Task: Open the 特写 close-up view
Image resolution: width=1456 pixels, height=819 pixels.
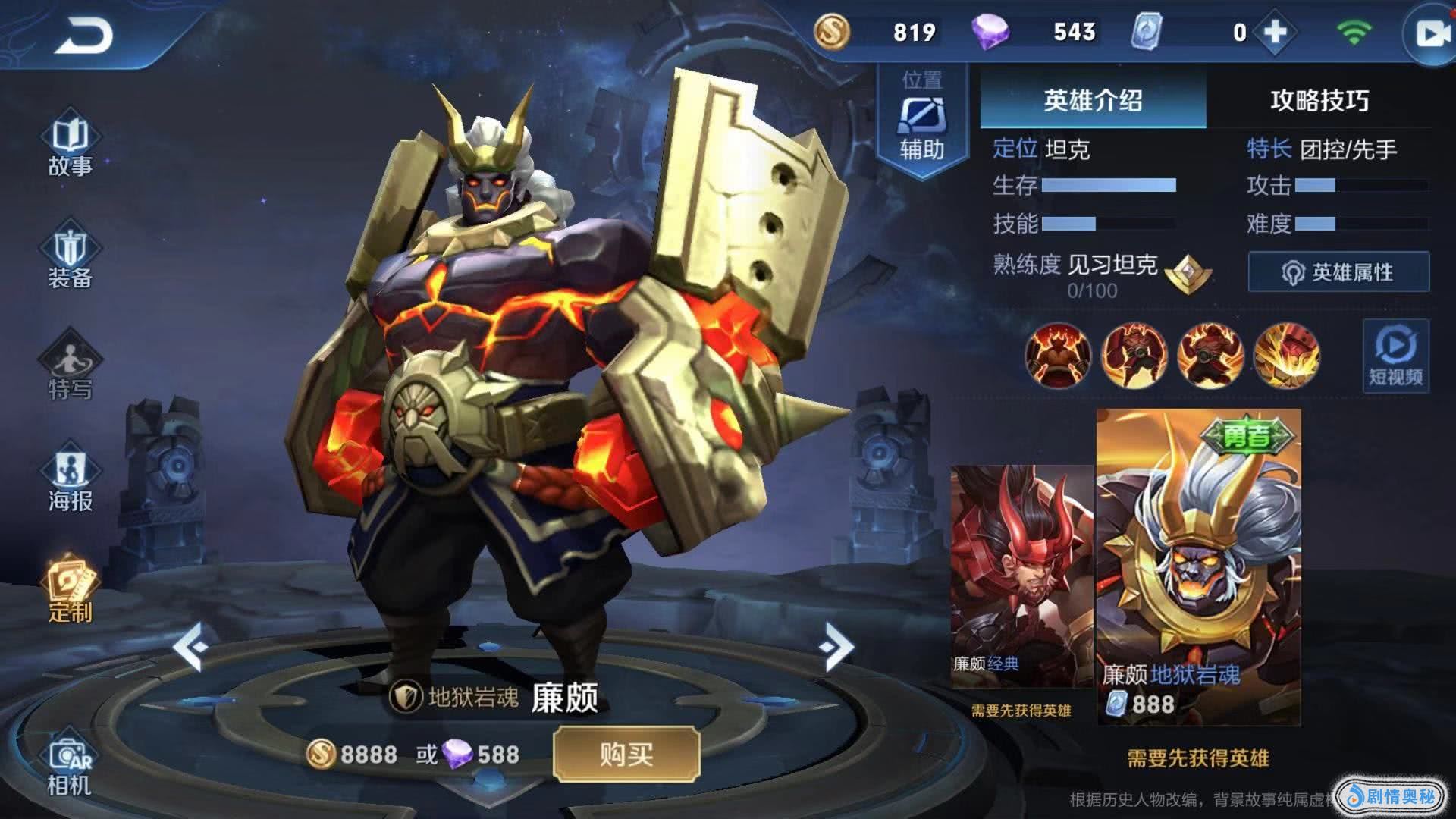Action: tap(70, 369)
